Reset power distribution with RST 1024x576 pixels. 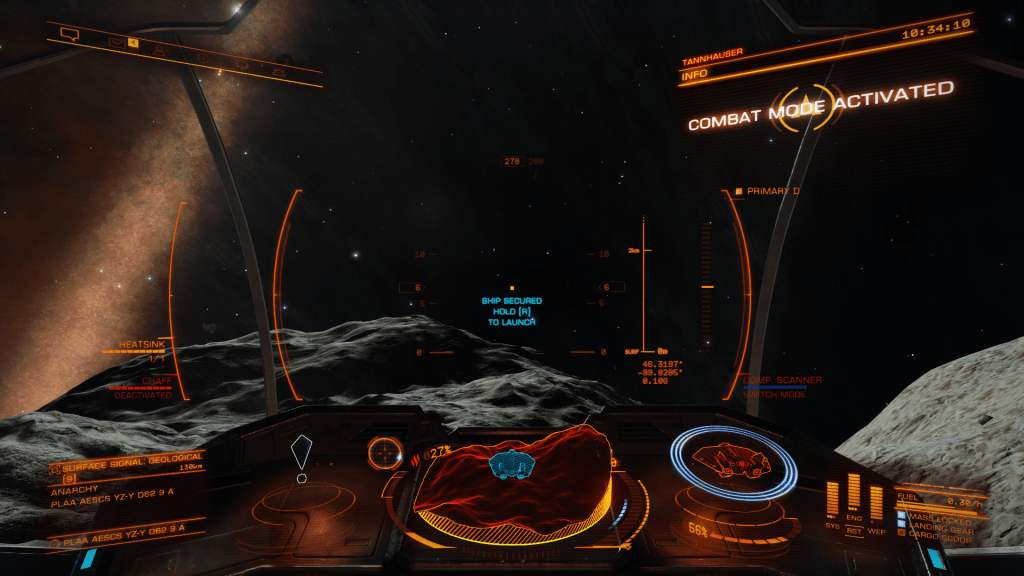(854, 531)
